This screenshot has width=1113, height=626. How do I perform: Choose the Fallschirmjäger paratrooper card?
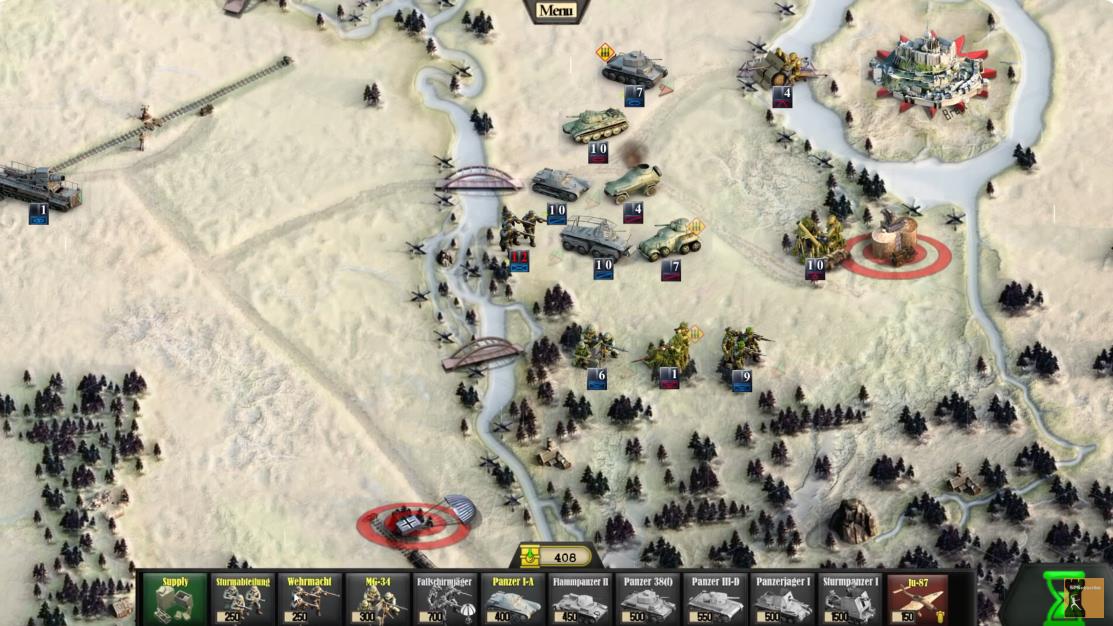click(x=445, y=599)
